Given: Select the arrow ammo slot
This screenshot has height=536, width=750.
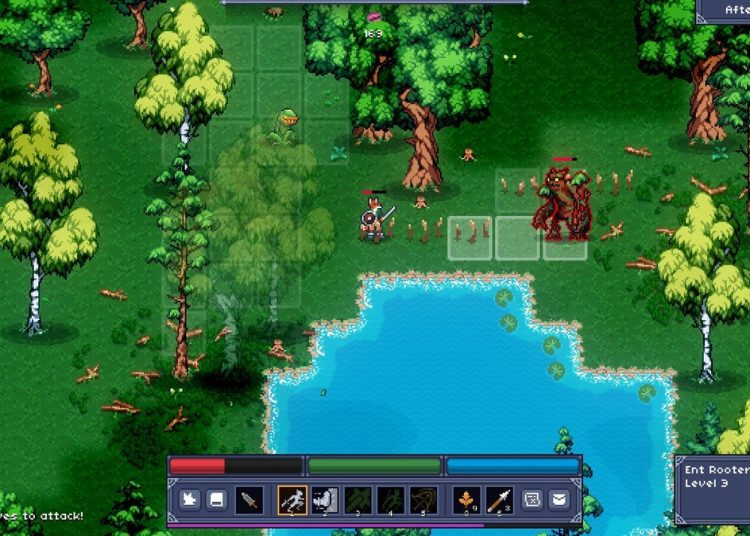Looking at the screenshot, I should 500,499.
